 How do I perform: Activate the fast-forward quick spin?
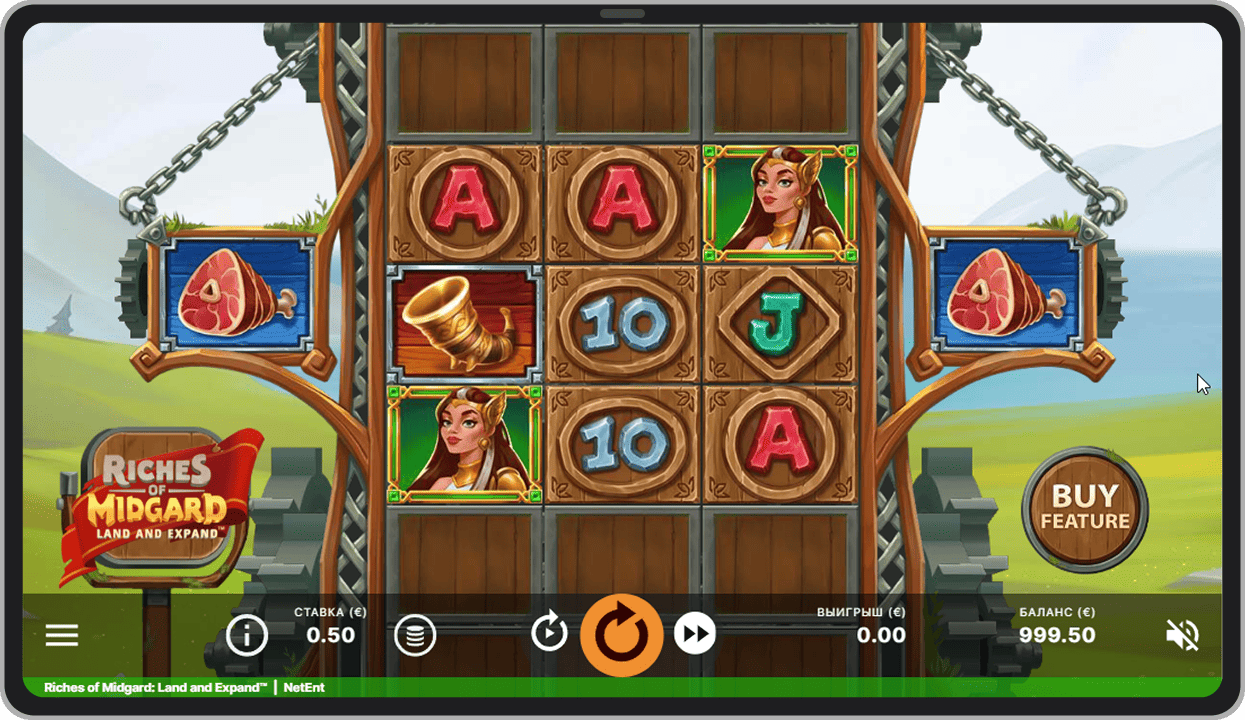click(695, 634)
